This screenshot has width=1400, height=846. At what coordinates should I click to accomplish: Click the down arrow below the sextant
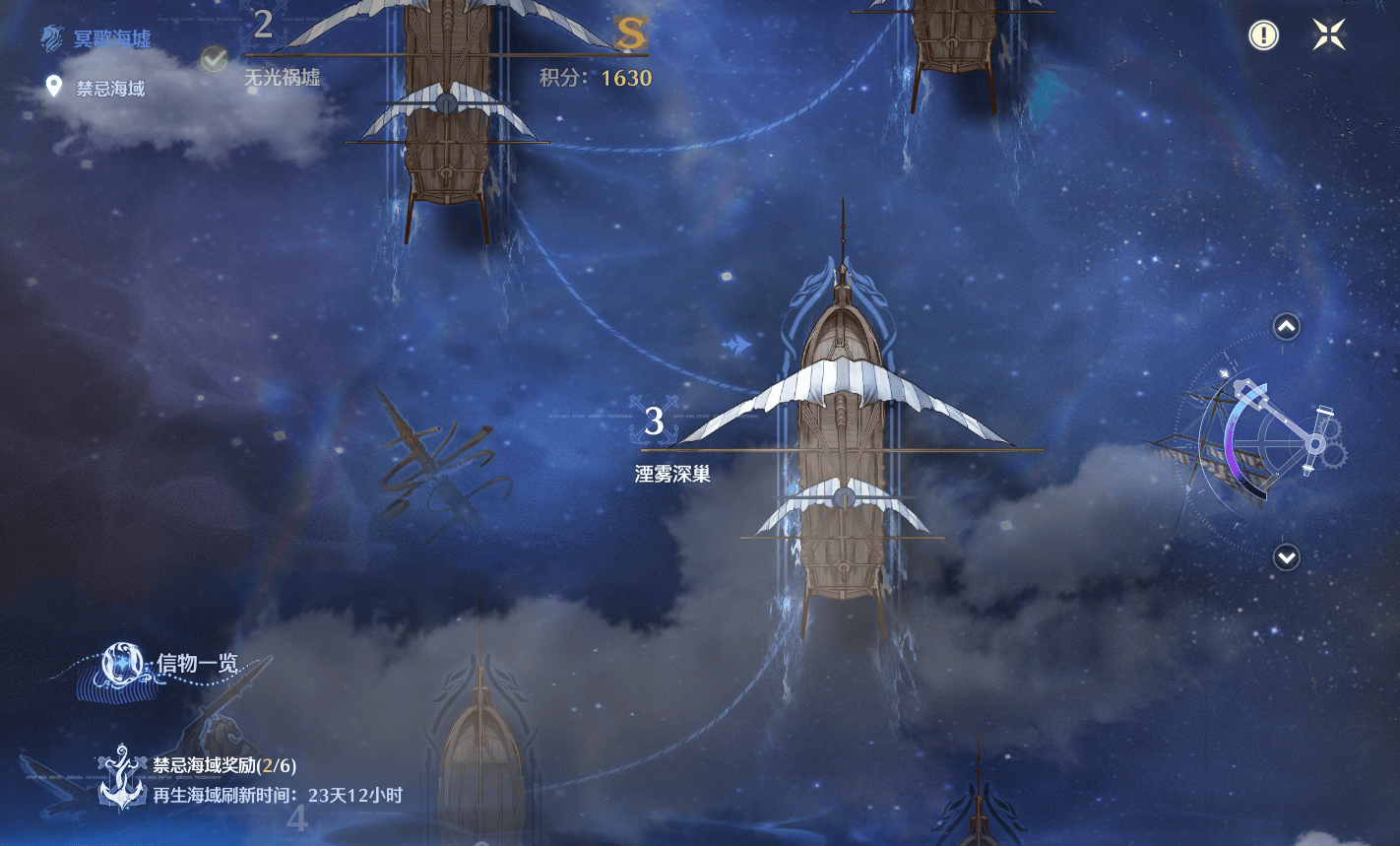[1287, 557]
